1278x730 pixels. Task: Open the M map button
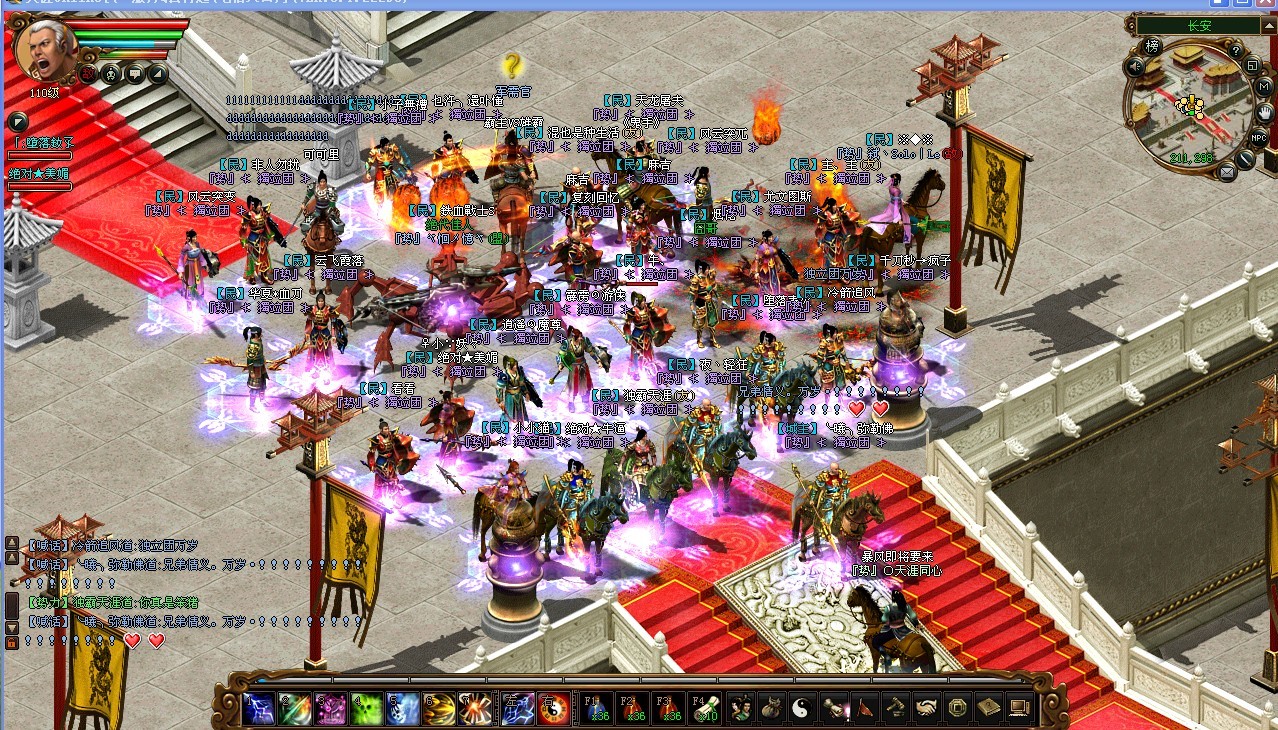coord(1263,87)
